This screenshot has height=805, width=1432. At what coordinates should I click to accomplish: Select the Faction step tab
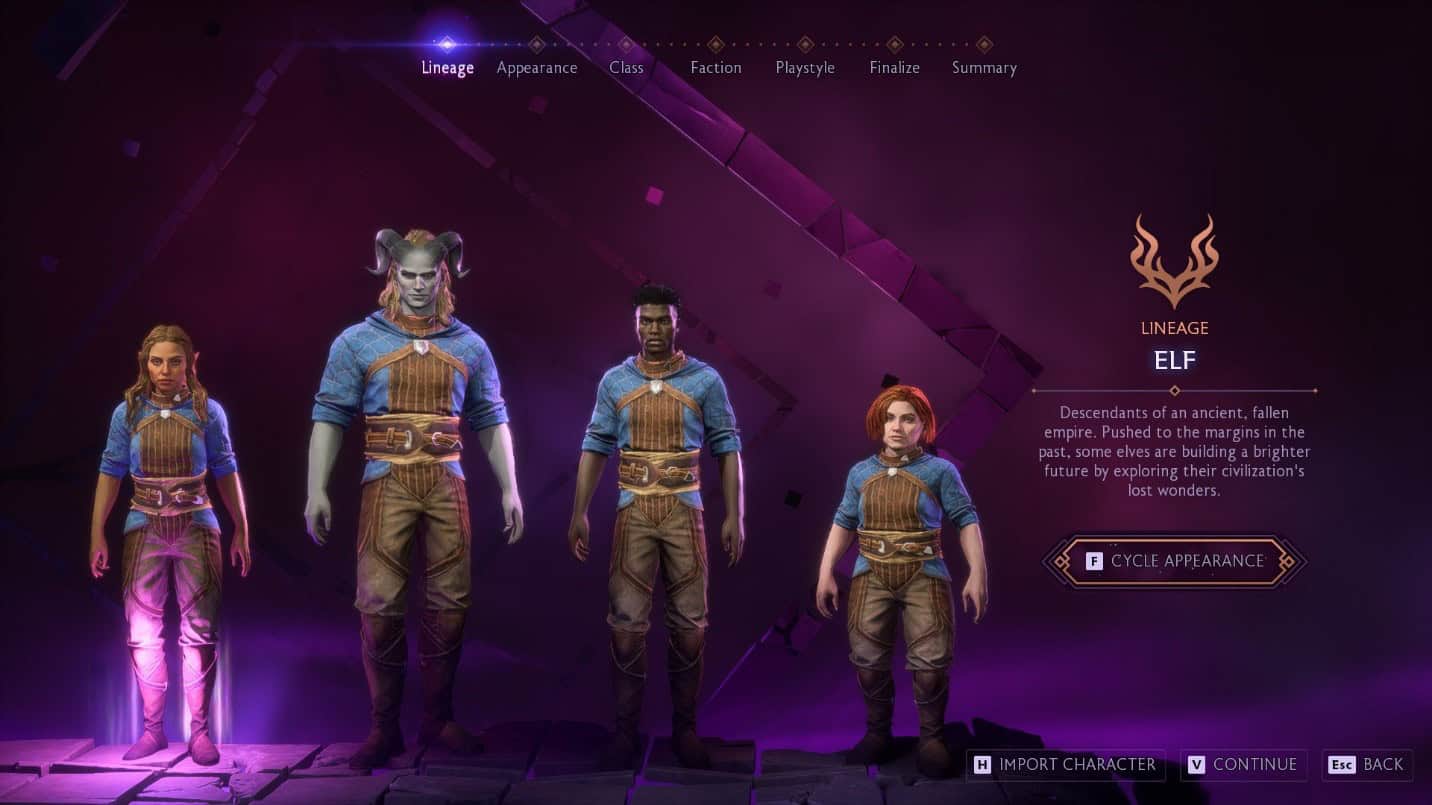pos(716,67)
